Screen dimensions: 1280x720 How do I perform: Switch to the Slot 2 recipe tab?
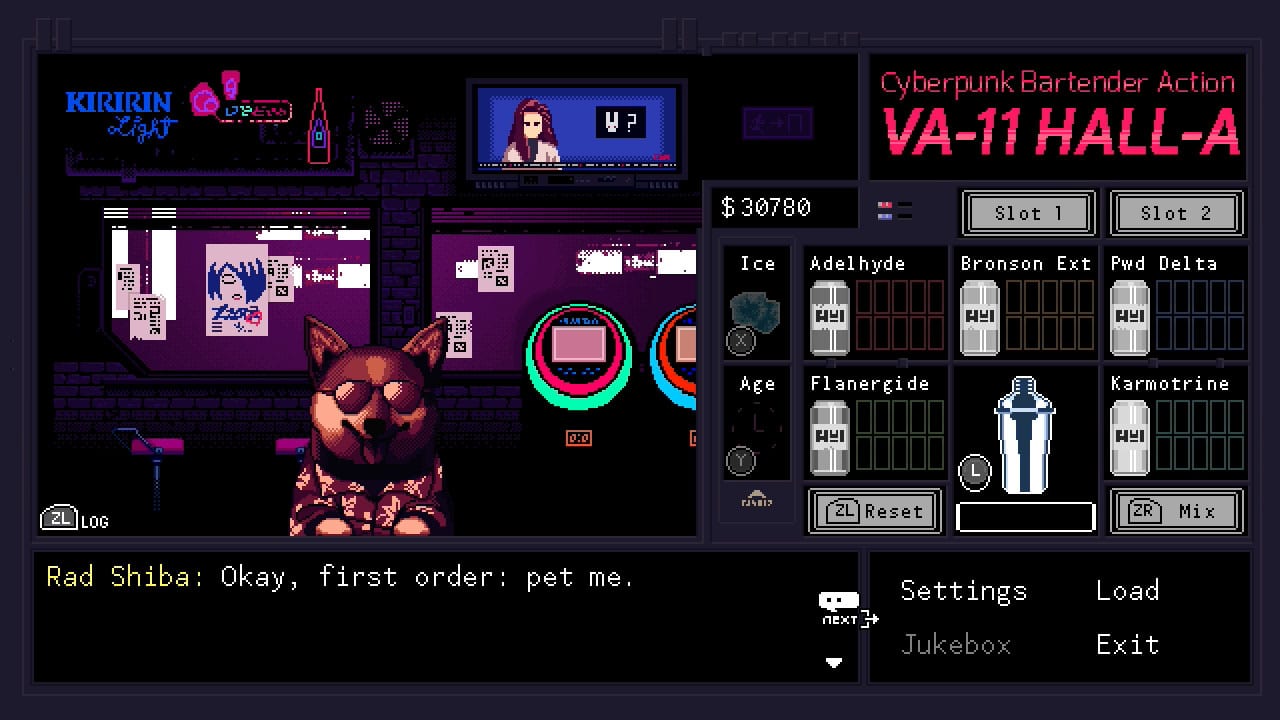(x=1177, y=213)
